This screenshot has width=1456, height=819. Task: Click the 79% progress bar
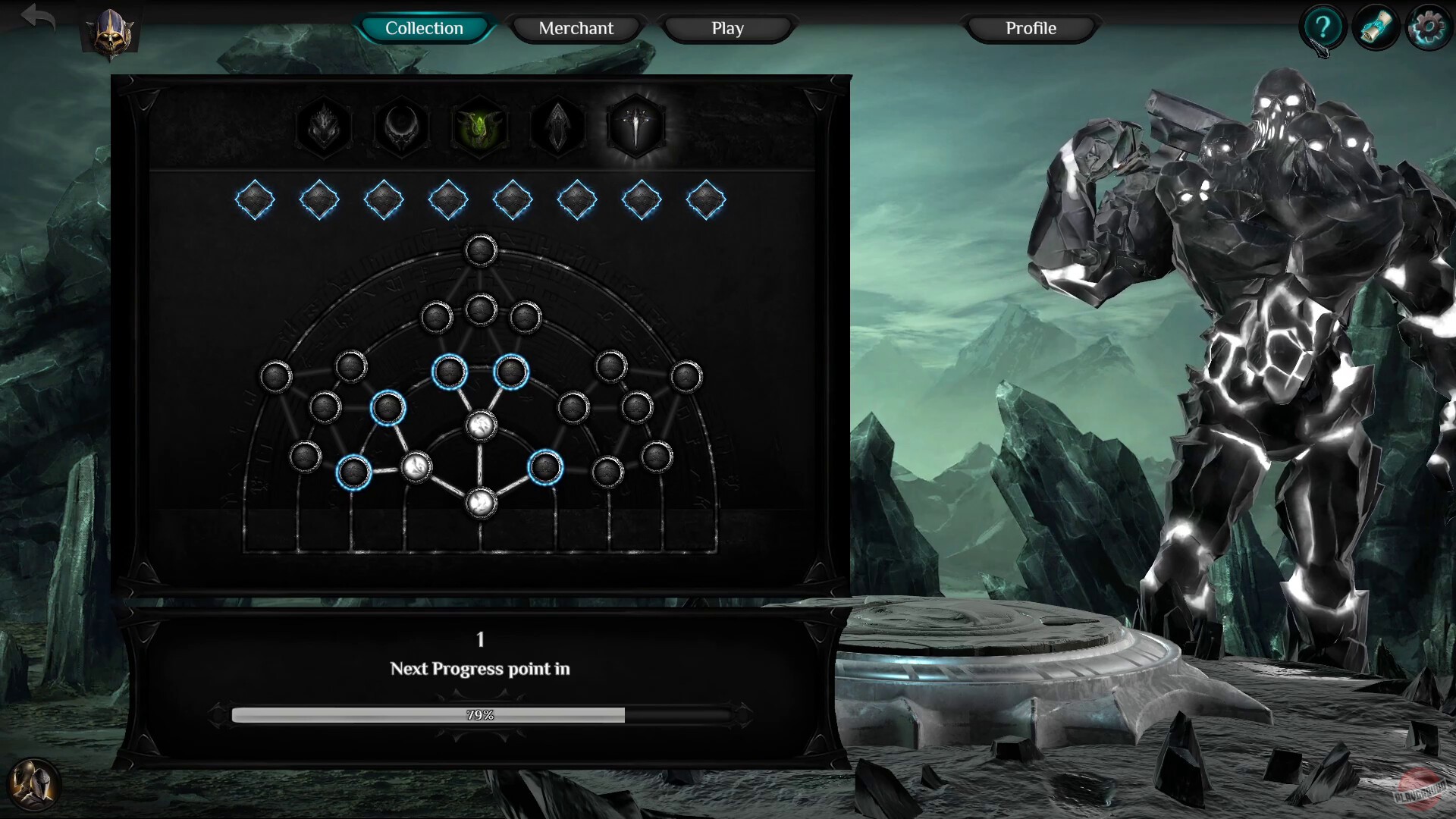pyautogui.click(x=480, y=714)
